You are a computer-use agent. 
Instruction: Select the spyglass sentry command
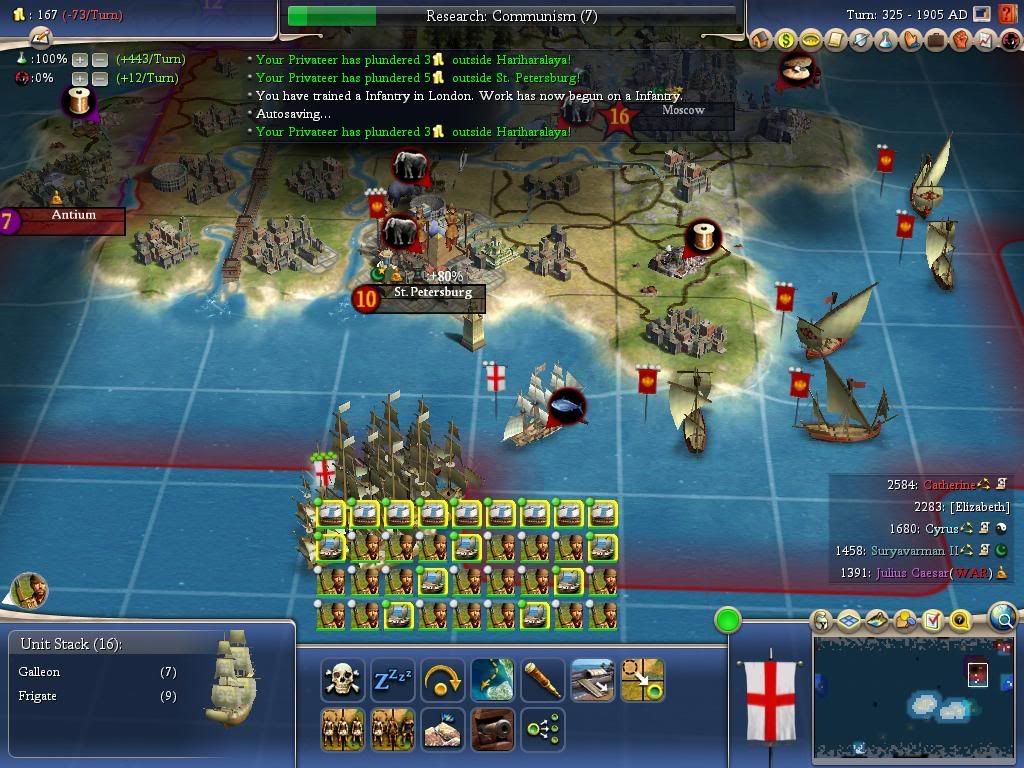click(x=542, y=680)
